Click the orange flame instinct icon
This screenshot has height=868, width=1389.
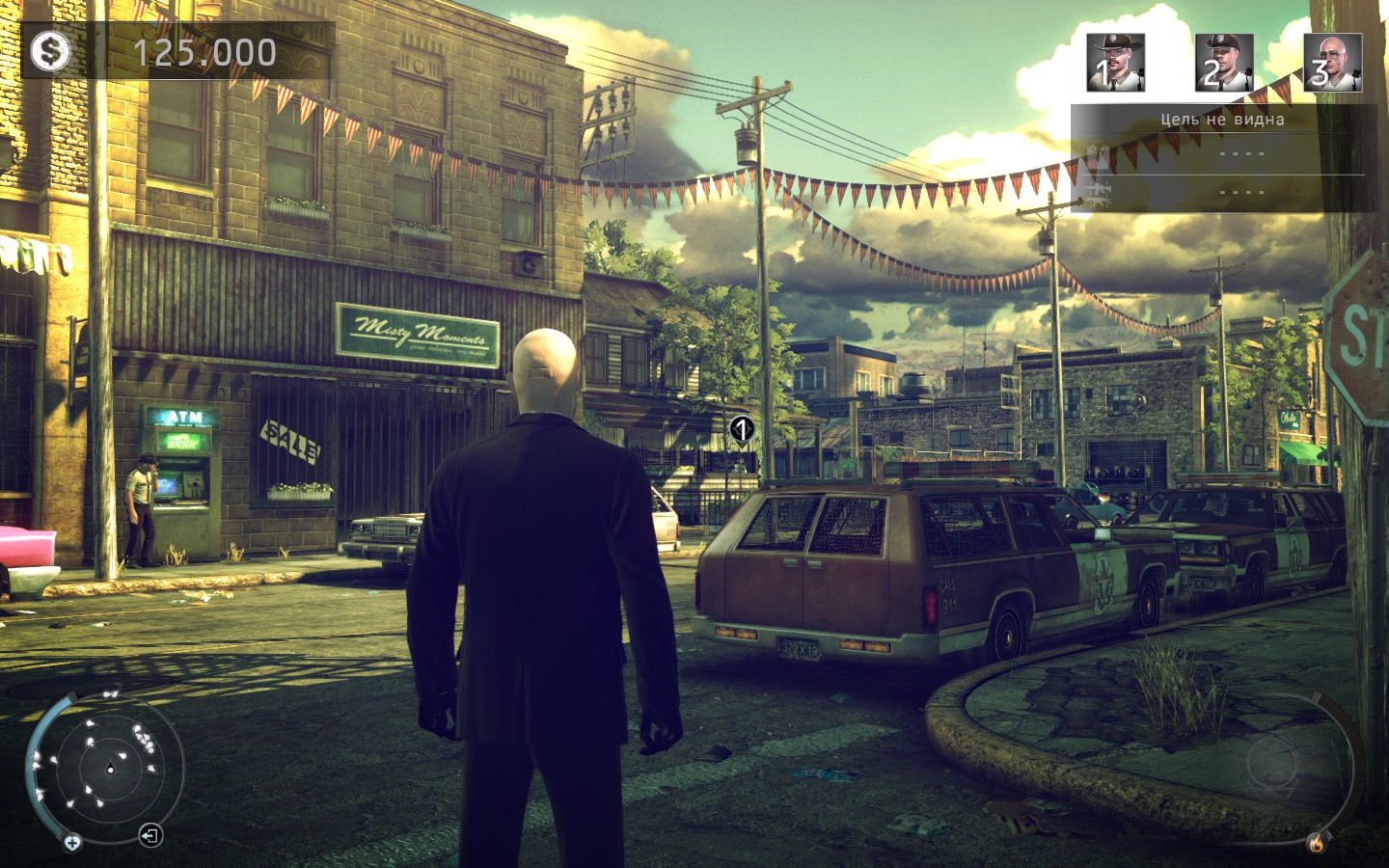[x=1316, y=842]
